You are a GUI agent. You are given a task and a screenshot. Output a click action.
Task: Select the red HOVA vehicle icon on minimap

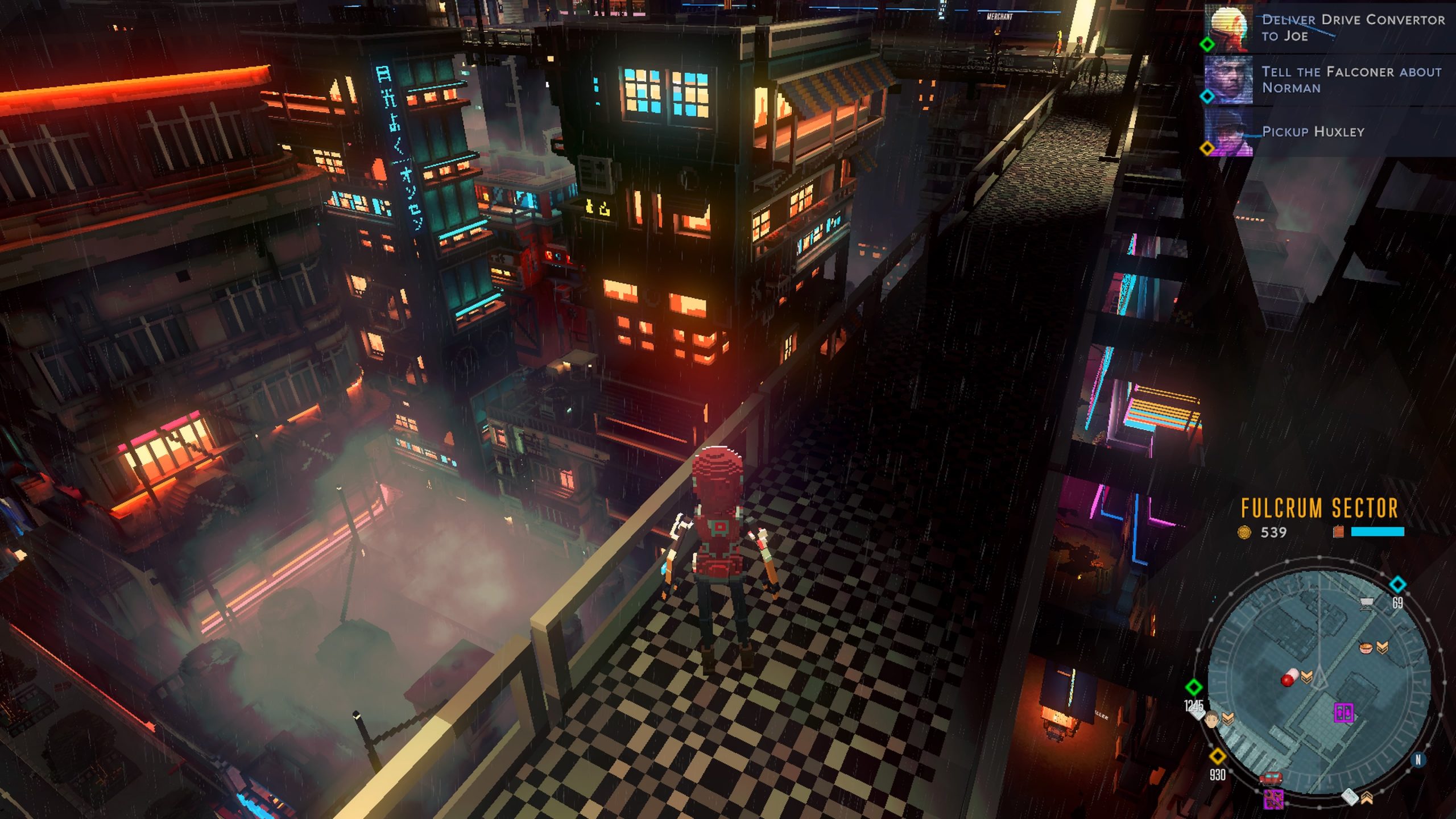(1271, 779)
